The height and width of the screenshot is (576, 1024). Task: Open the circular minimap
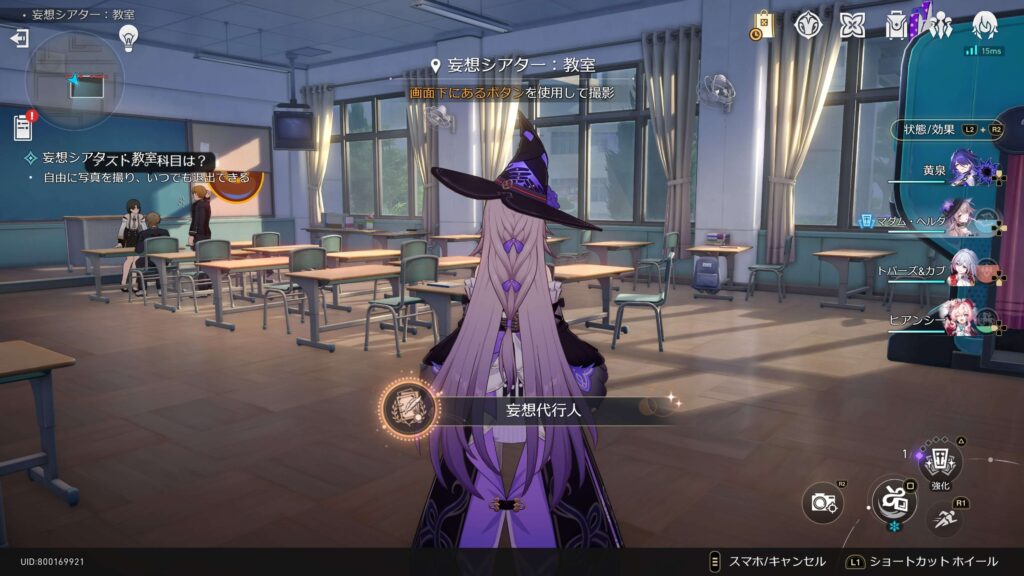click(75, 80)
